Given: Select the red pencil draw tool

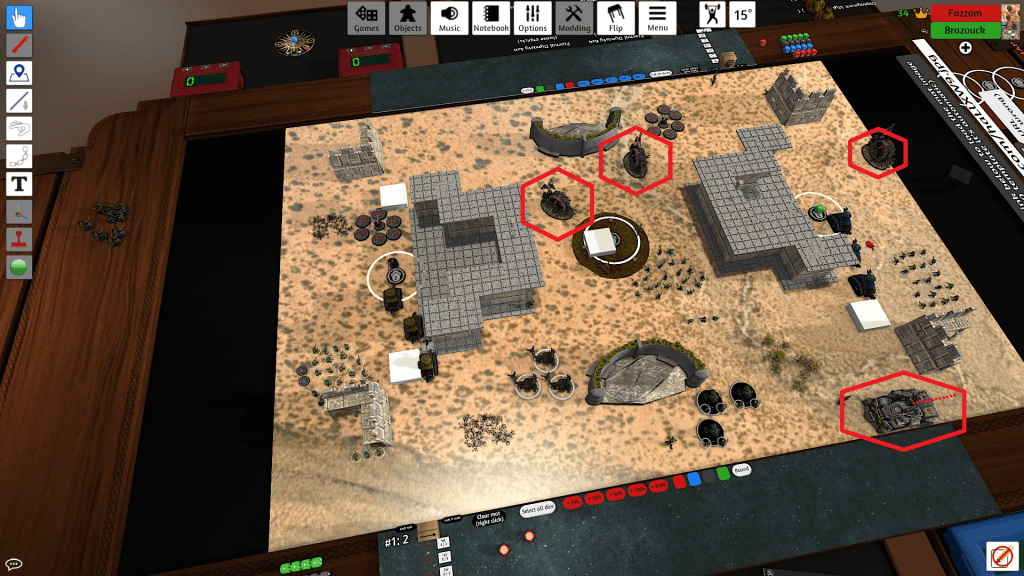Looking at the screenshot, I should [x=19, y=45].
